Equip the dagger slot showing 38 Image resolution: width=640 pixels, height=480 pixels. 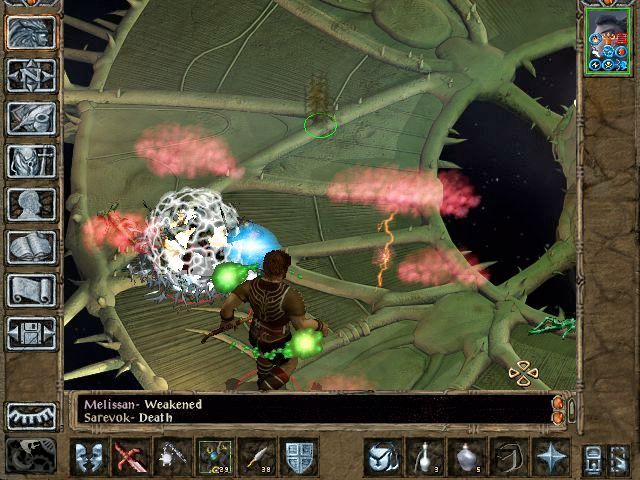tap(257, 457)
